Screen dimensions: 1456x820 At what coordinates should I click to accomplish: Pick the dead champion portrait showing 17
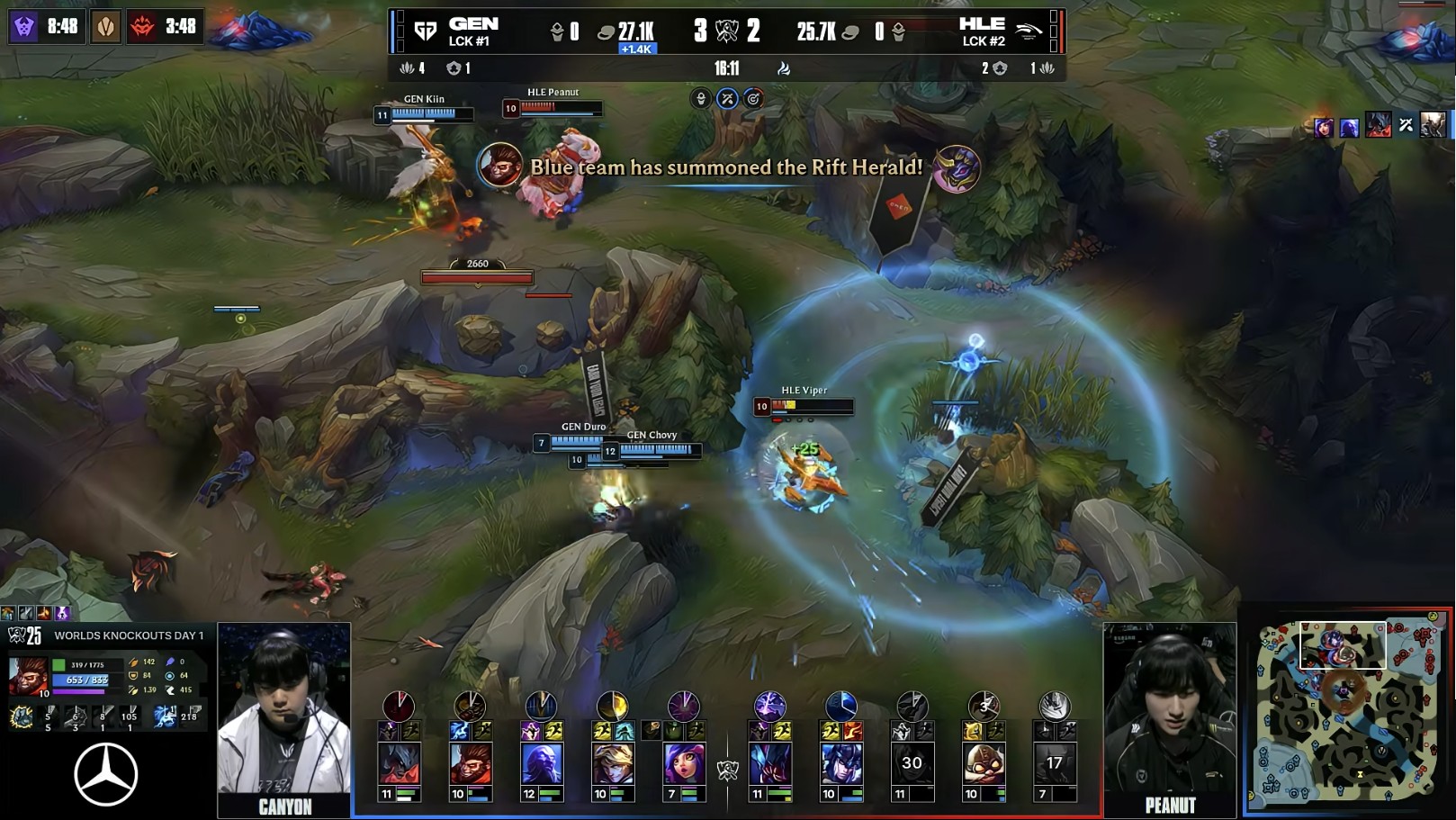[x=1054, y=763]
